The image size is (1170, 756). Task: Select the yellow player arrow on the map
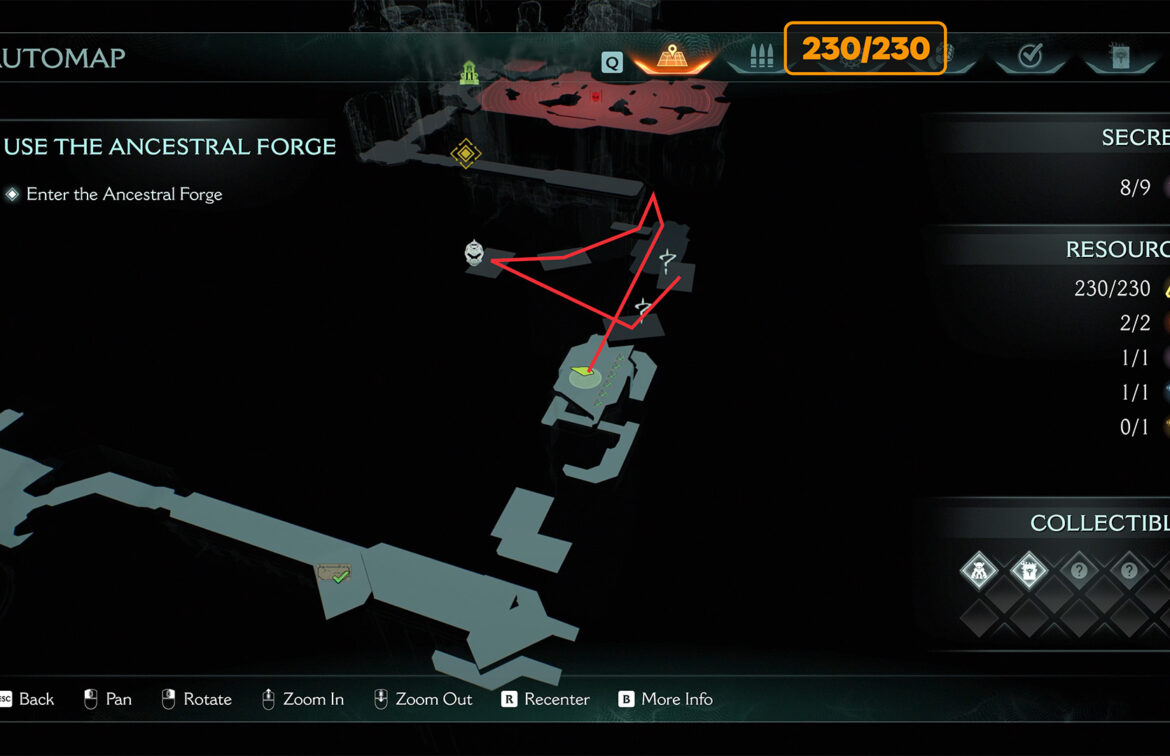pyautogui.click(x=581, y=373)
